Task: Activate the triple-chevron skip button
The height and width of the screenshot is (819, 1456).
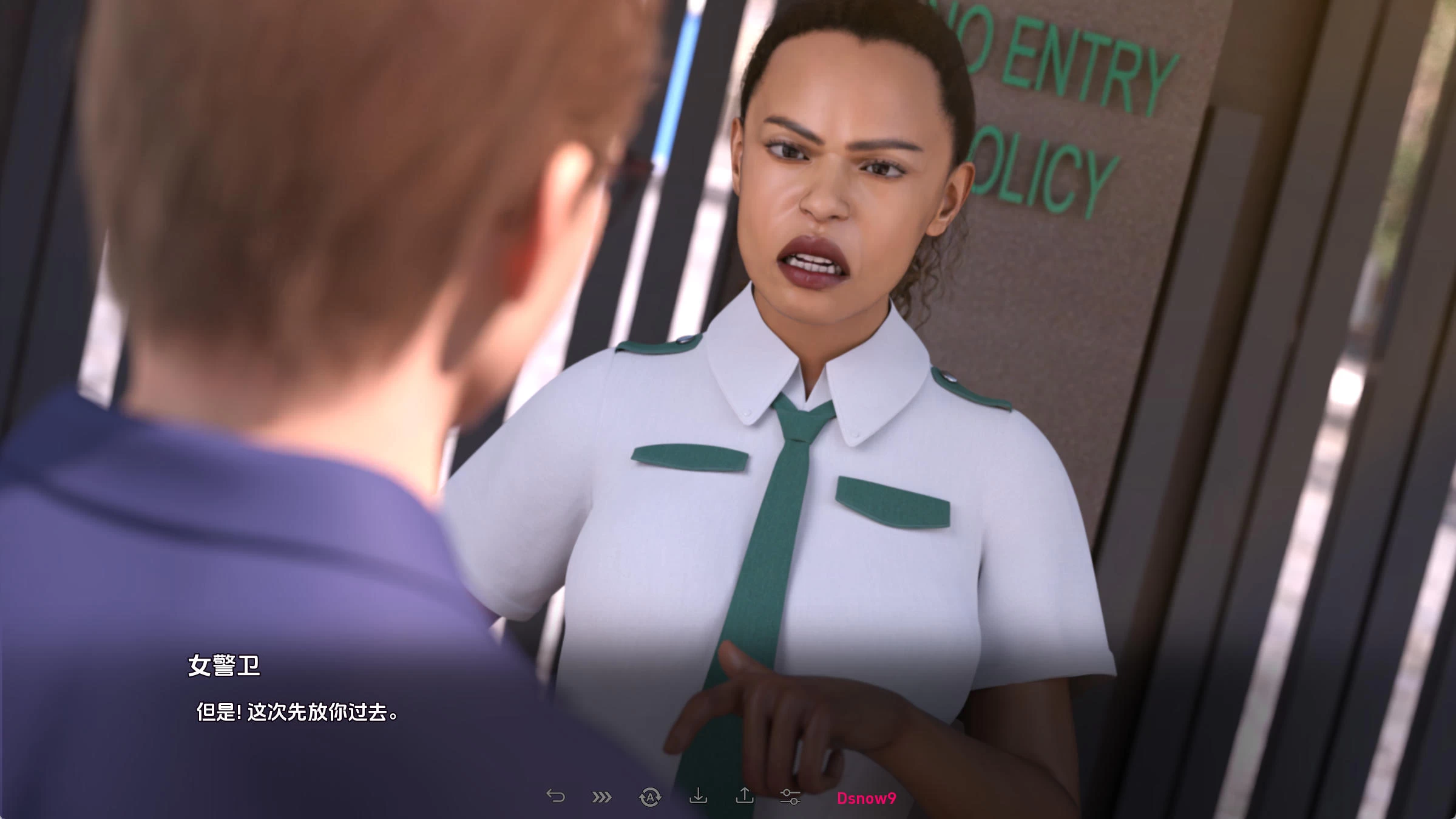Action: click(x=601, y=797)
